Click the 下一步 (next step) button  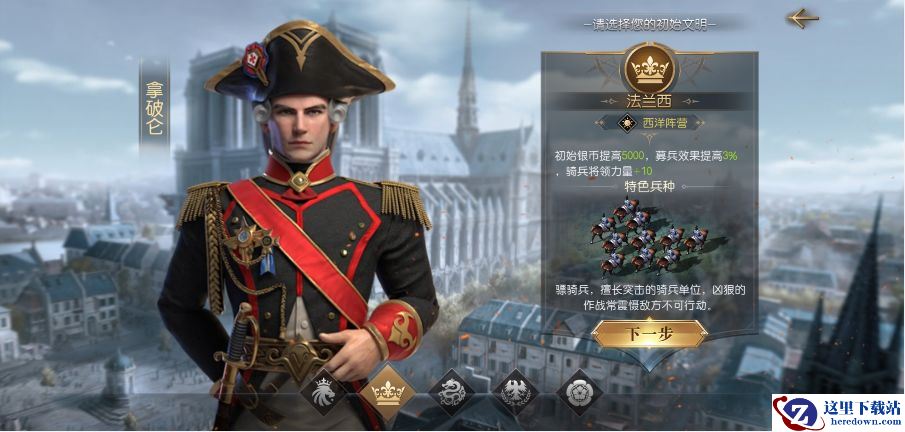coord(649,334)
